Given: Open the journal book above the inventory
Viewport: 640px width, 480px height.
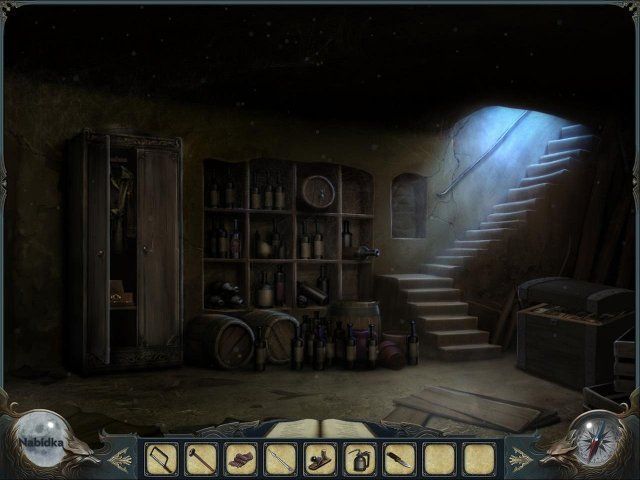Looking at the screenshot, I should pyautogui.click(x=319, y=429).
